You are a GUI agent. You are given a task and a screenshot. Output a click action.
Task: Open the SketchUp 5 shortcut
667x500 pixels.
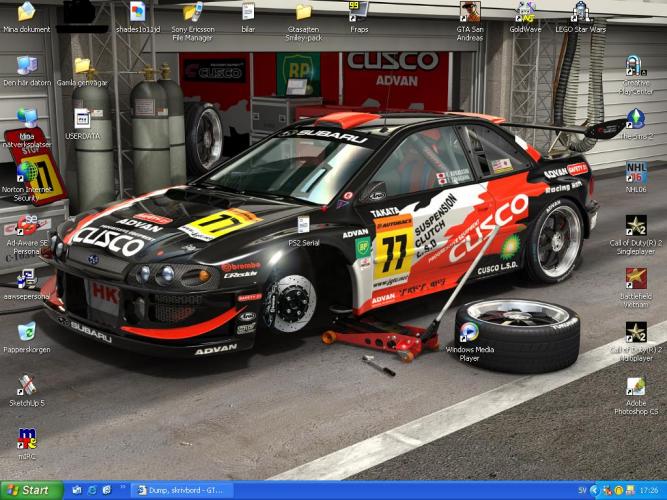coord(27,385)
